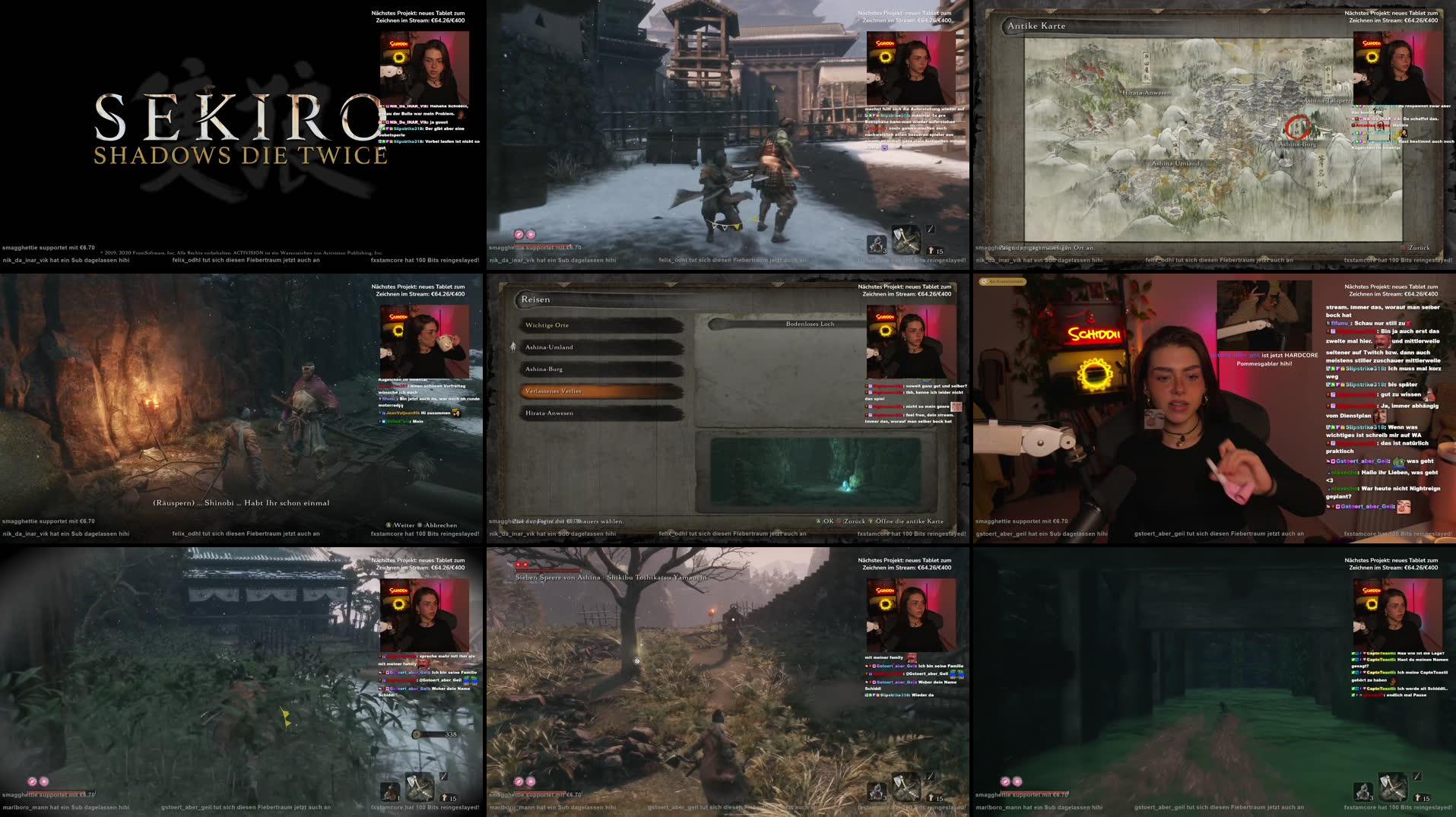The height and width of the screenshot is (817, 1456).
Task: Expand the Wichtige Orte category
Action: click(547, 325)
